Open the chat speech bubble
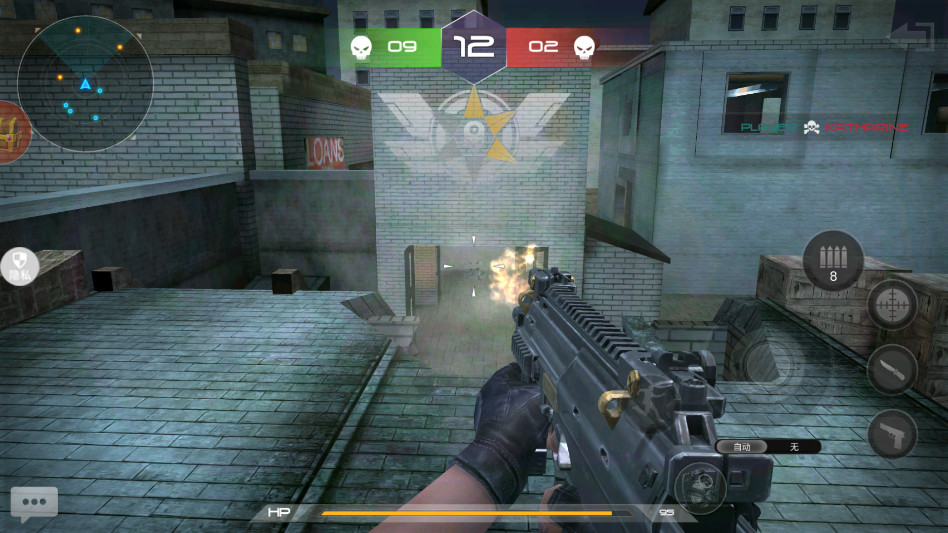 (x=34, y=503)
